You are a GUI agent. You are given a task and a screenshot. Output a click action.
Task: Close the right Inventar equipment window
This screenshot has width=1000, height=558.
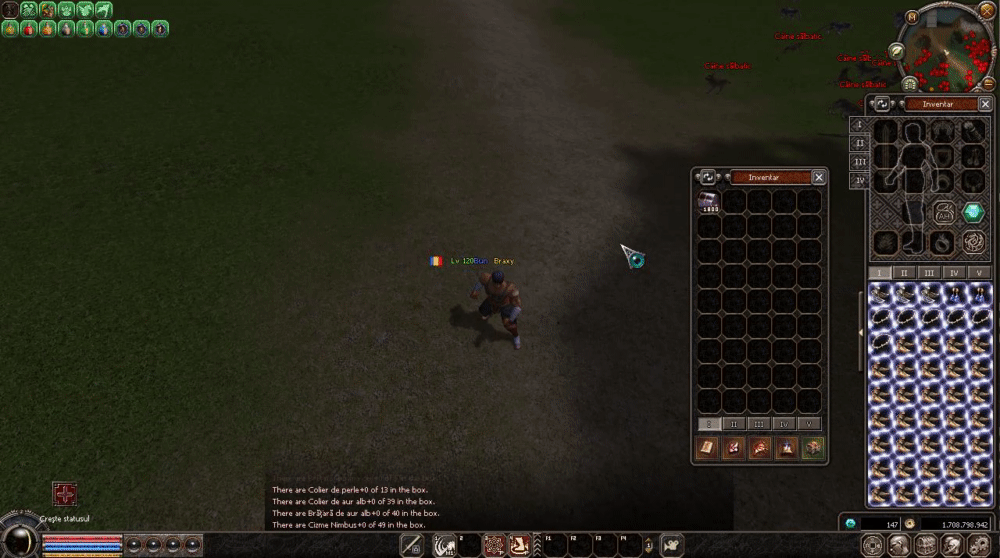[985, 104]
